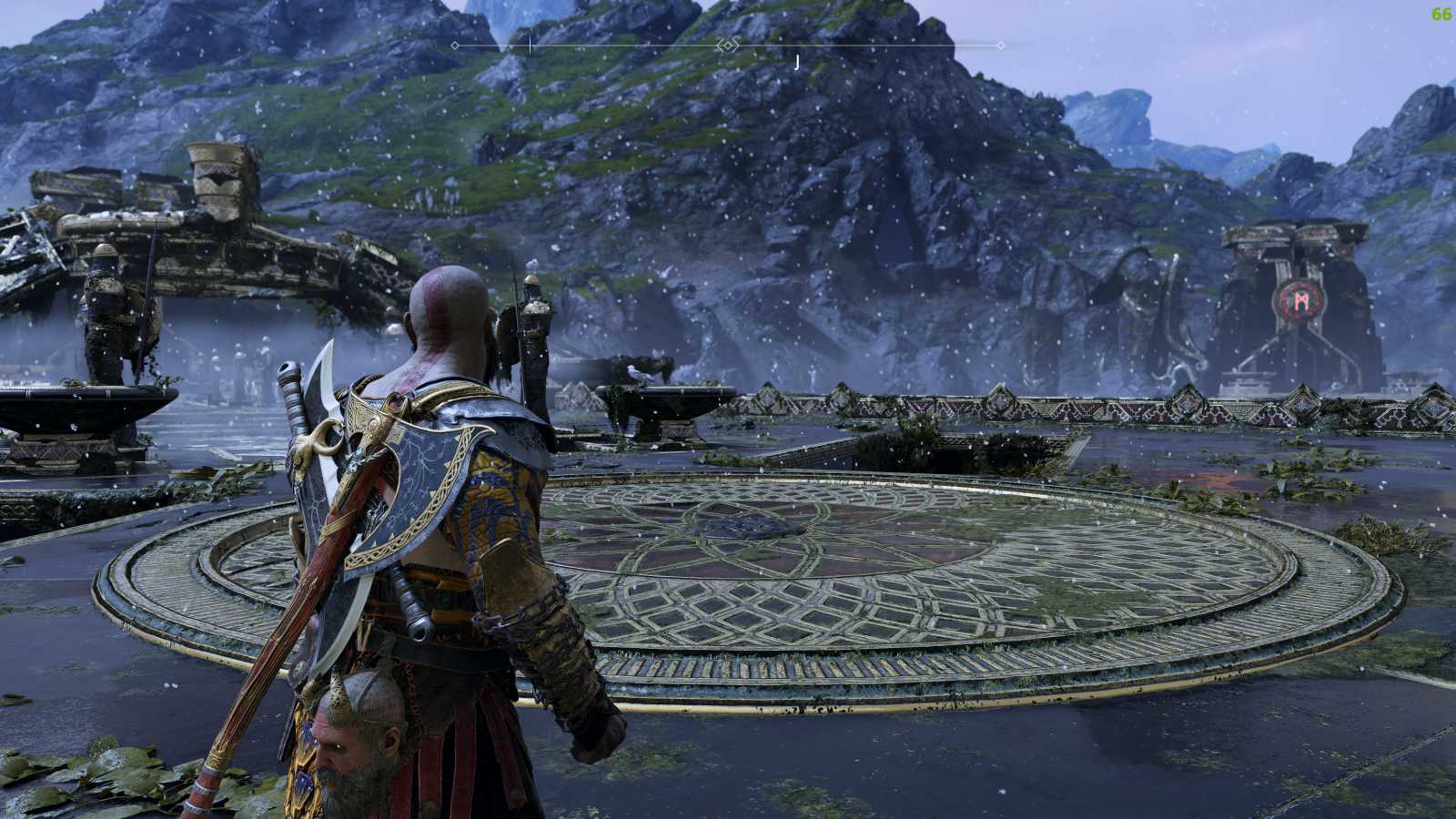Select the central diamond waypoint on the compass

(726, 44)
